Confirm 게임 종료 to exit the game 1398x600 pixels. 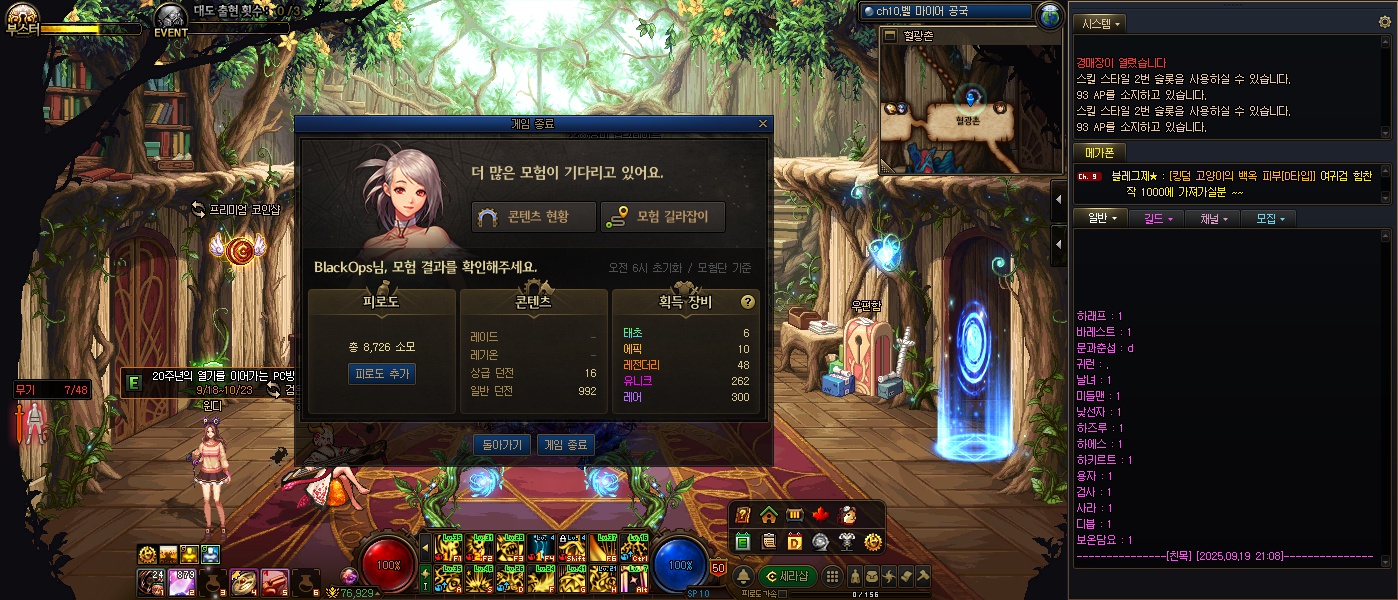pyautogui.click(x=566, y=445)
